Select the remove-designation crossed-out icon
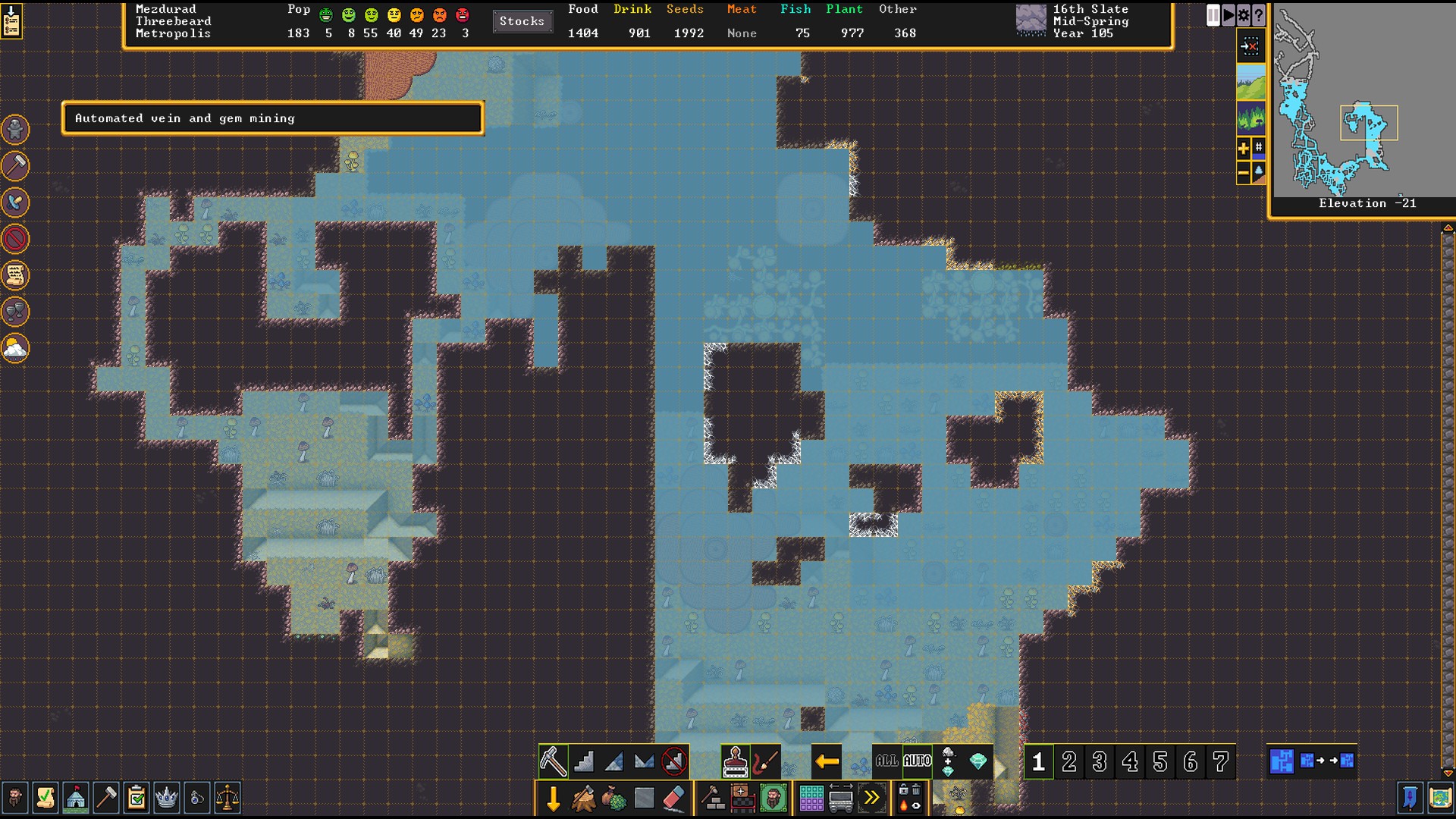Image resolution: width=1456 pixels, height=819 pixels. click(x=674, y=761)
